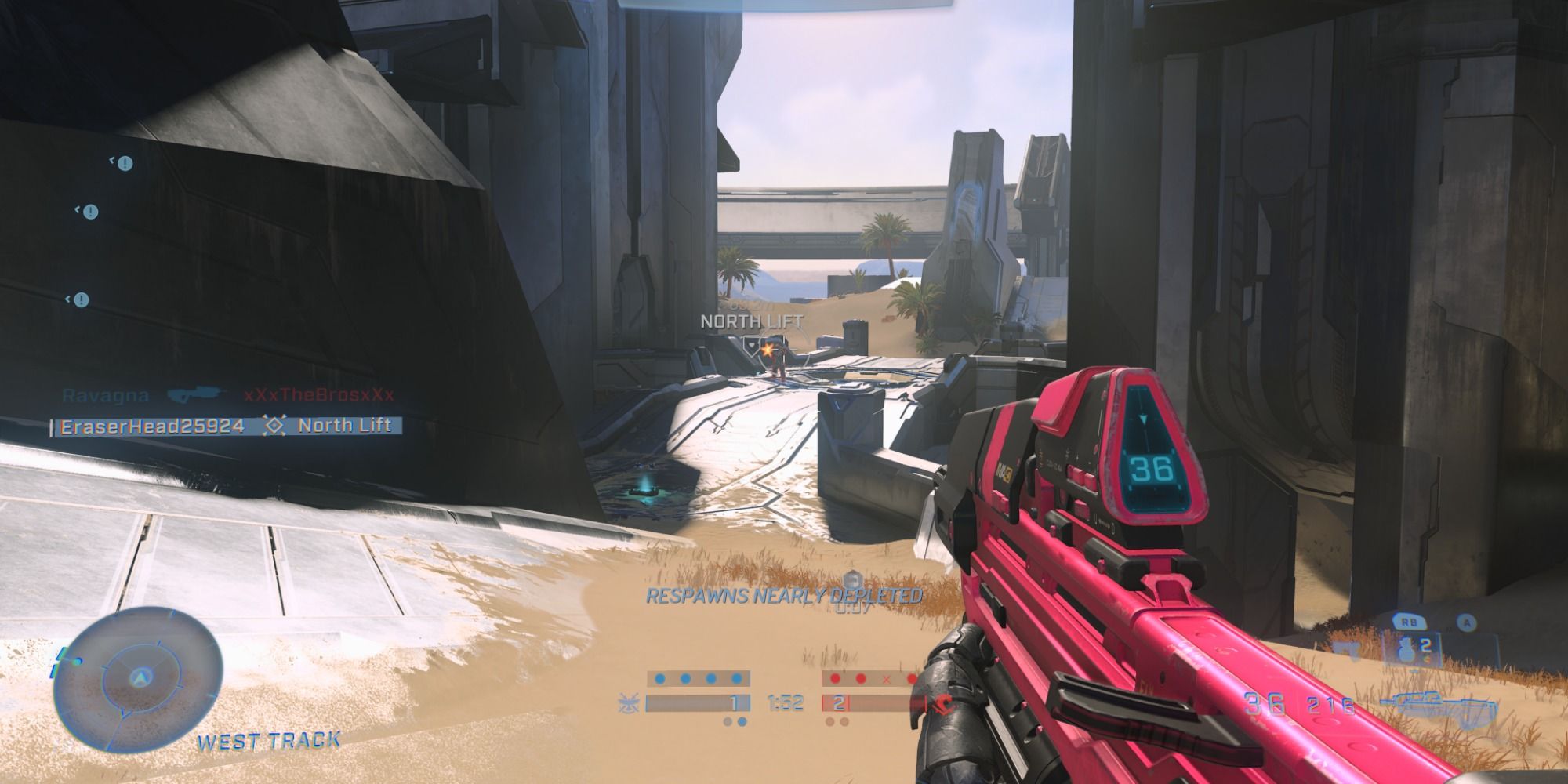Click the RB button prompt
The height and width of the screenshot is (784, 1568).
[1410, 622]
